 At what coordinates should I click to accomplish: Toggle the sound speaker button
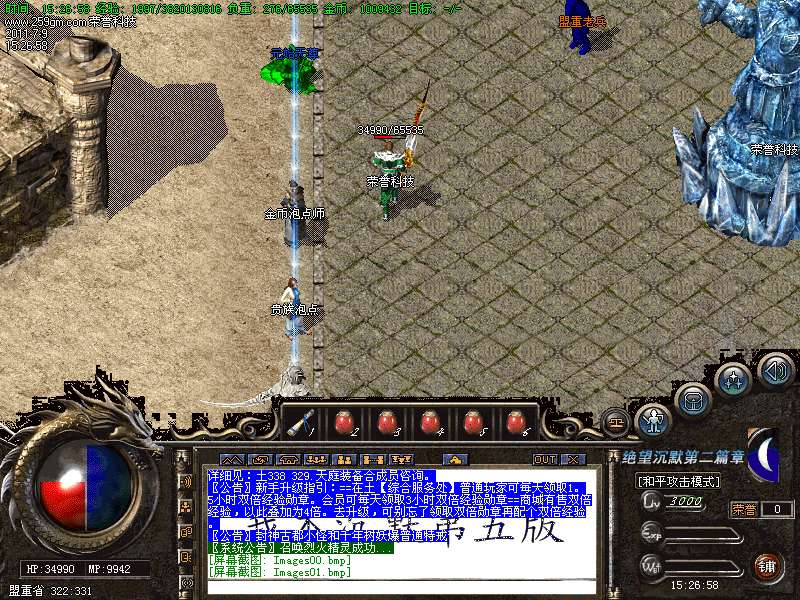[775, 370]
